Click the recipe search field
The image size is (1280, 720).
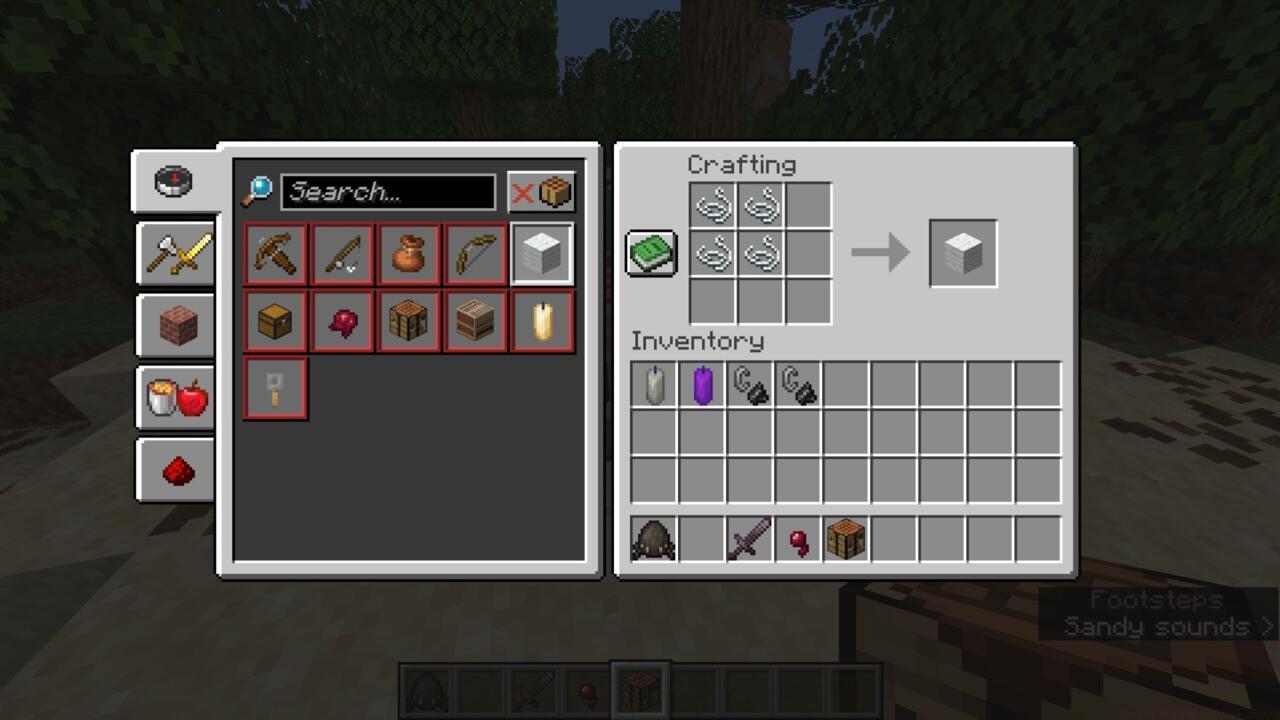[x=390, y=192]
